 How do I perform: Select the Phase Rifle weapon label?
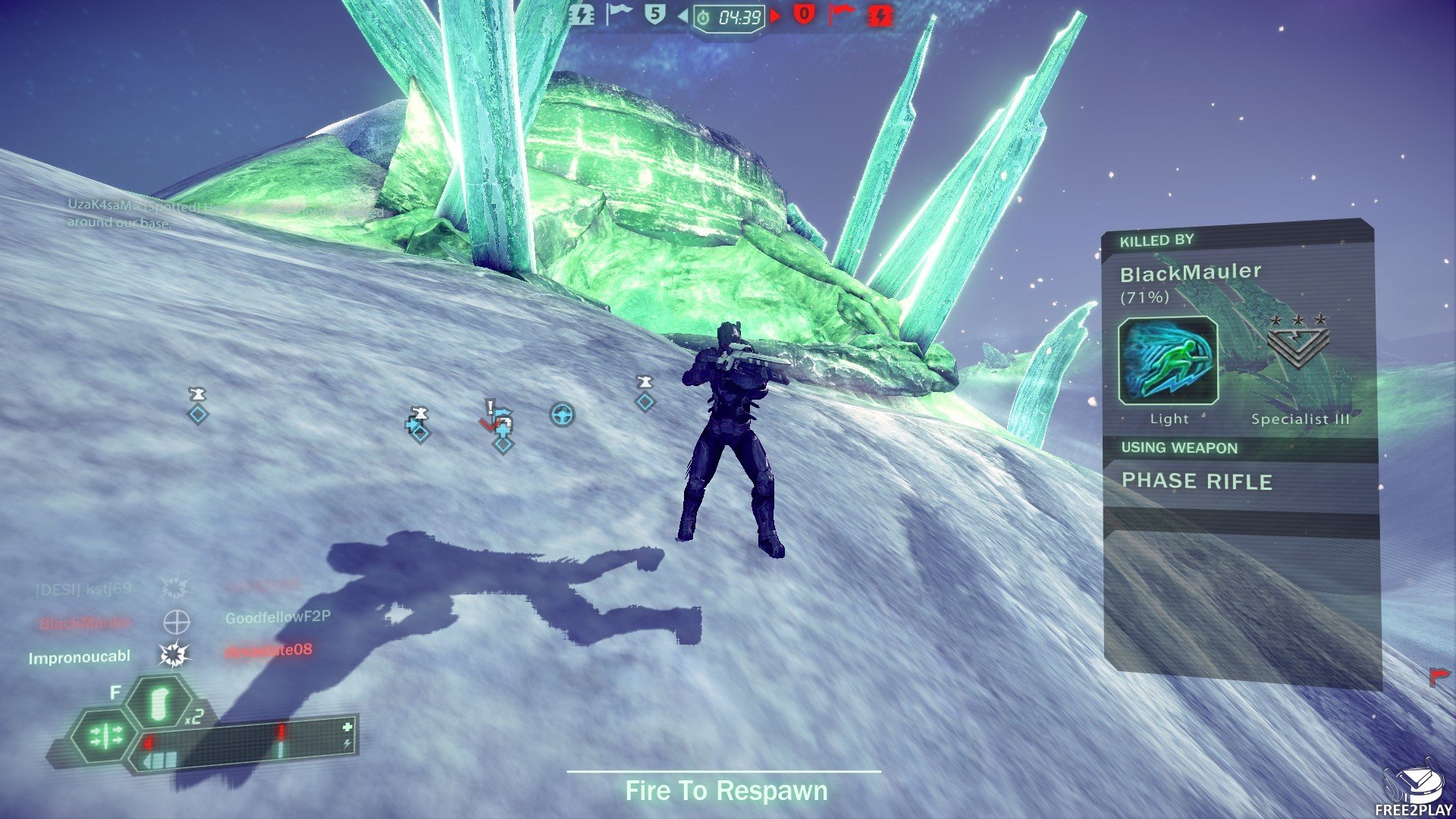pos(1197,482)
